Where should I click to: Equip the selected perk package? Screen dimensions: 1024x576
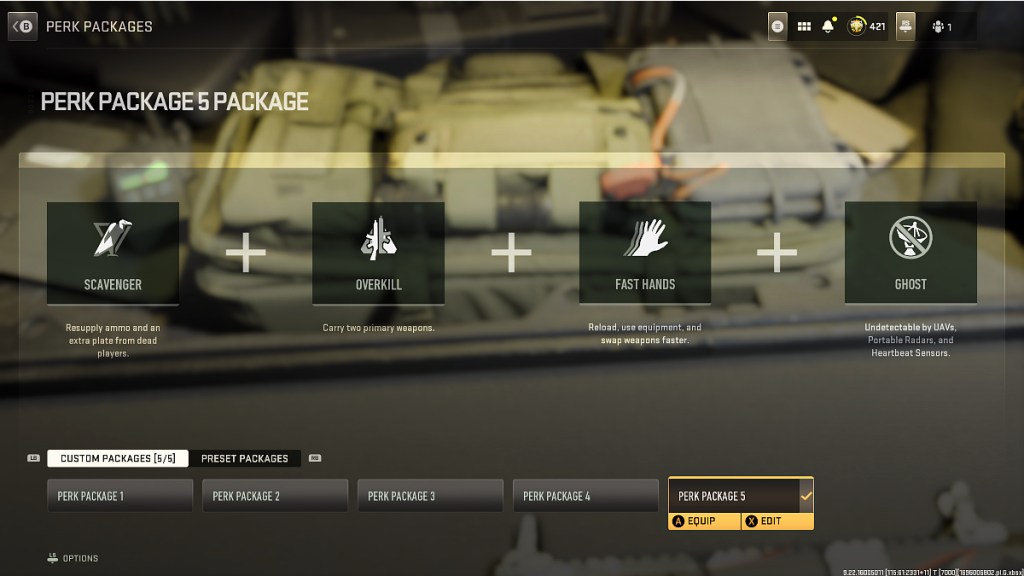[x=704, y=521]
